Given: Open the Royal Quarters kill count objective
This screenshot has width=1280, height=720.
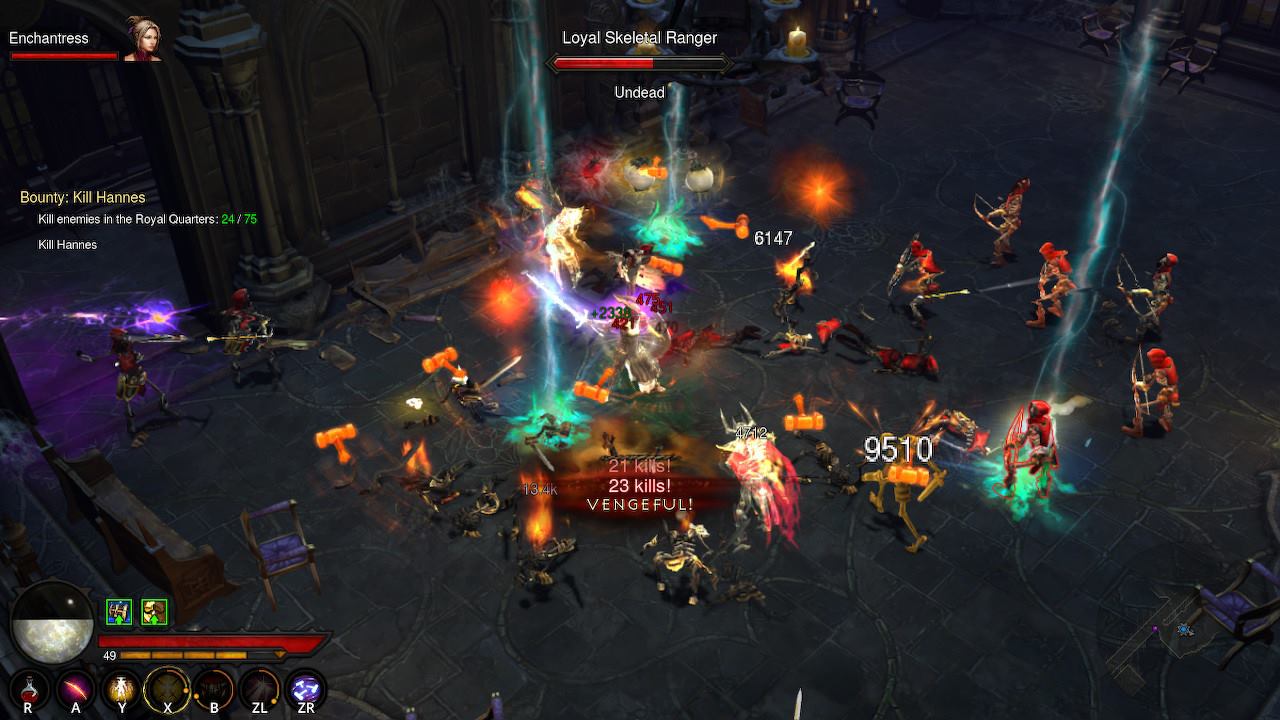Looking at the screenshot, I should coord(150,218).
